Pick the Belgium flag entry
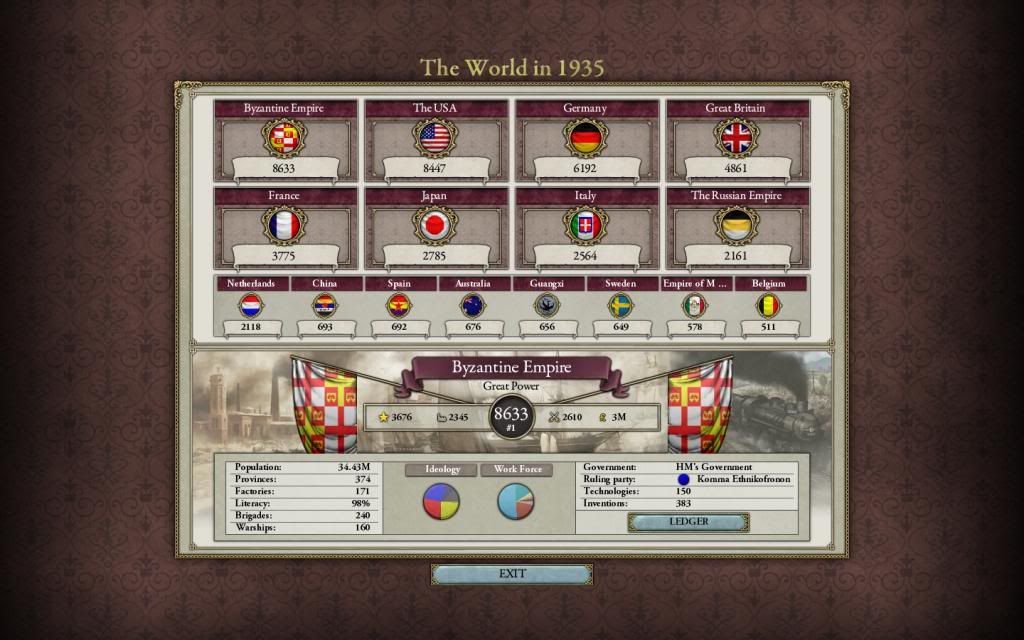1024x640 pixels. pos(769,306)
